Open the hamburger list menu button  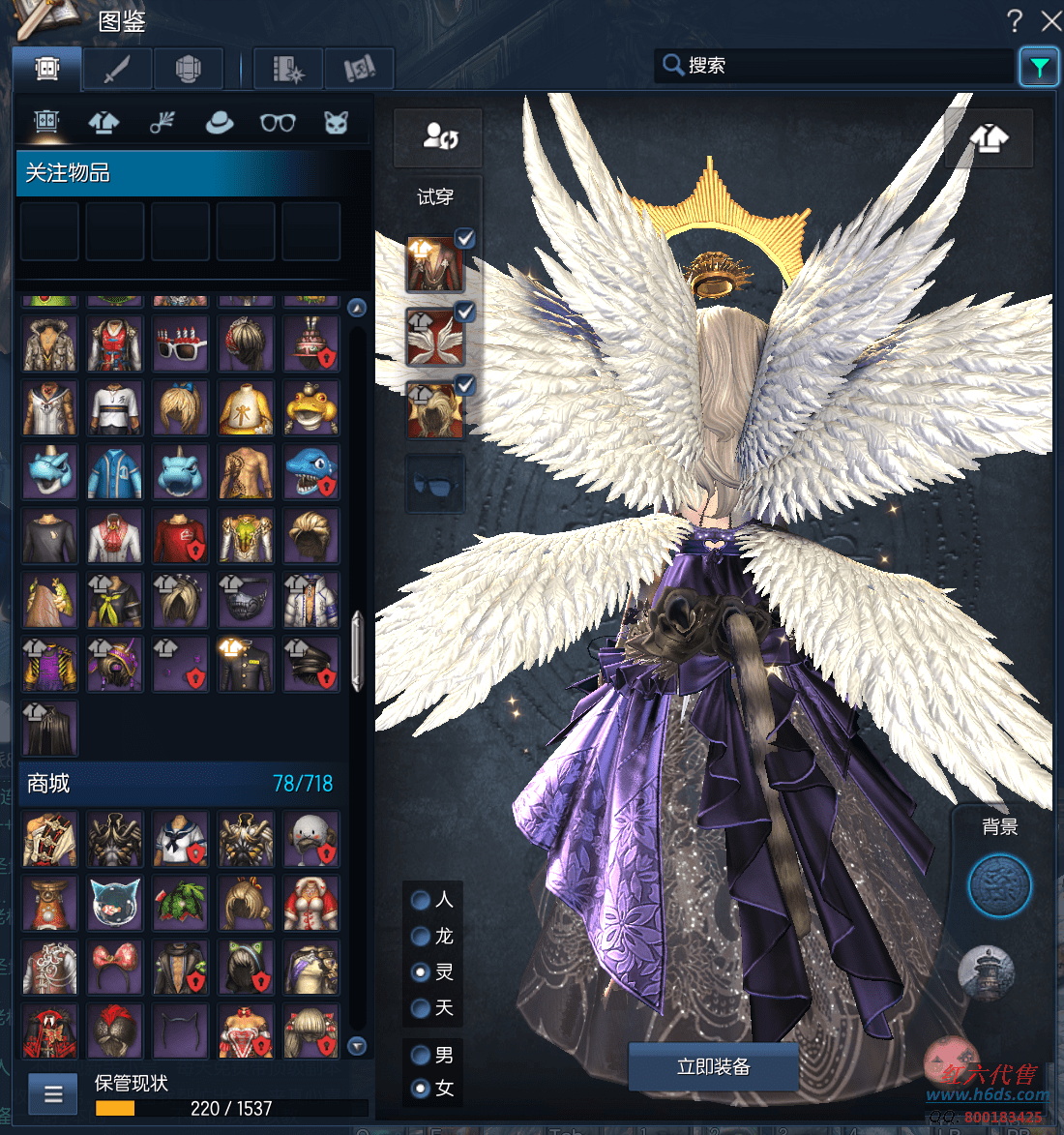(53, 1094)
